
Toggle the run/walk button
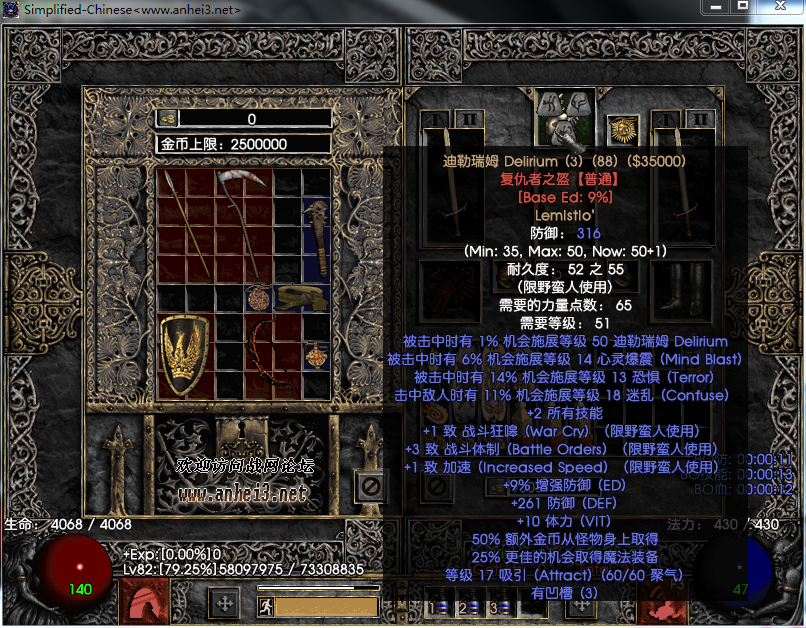pos(265,605)
